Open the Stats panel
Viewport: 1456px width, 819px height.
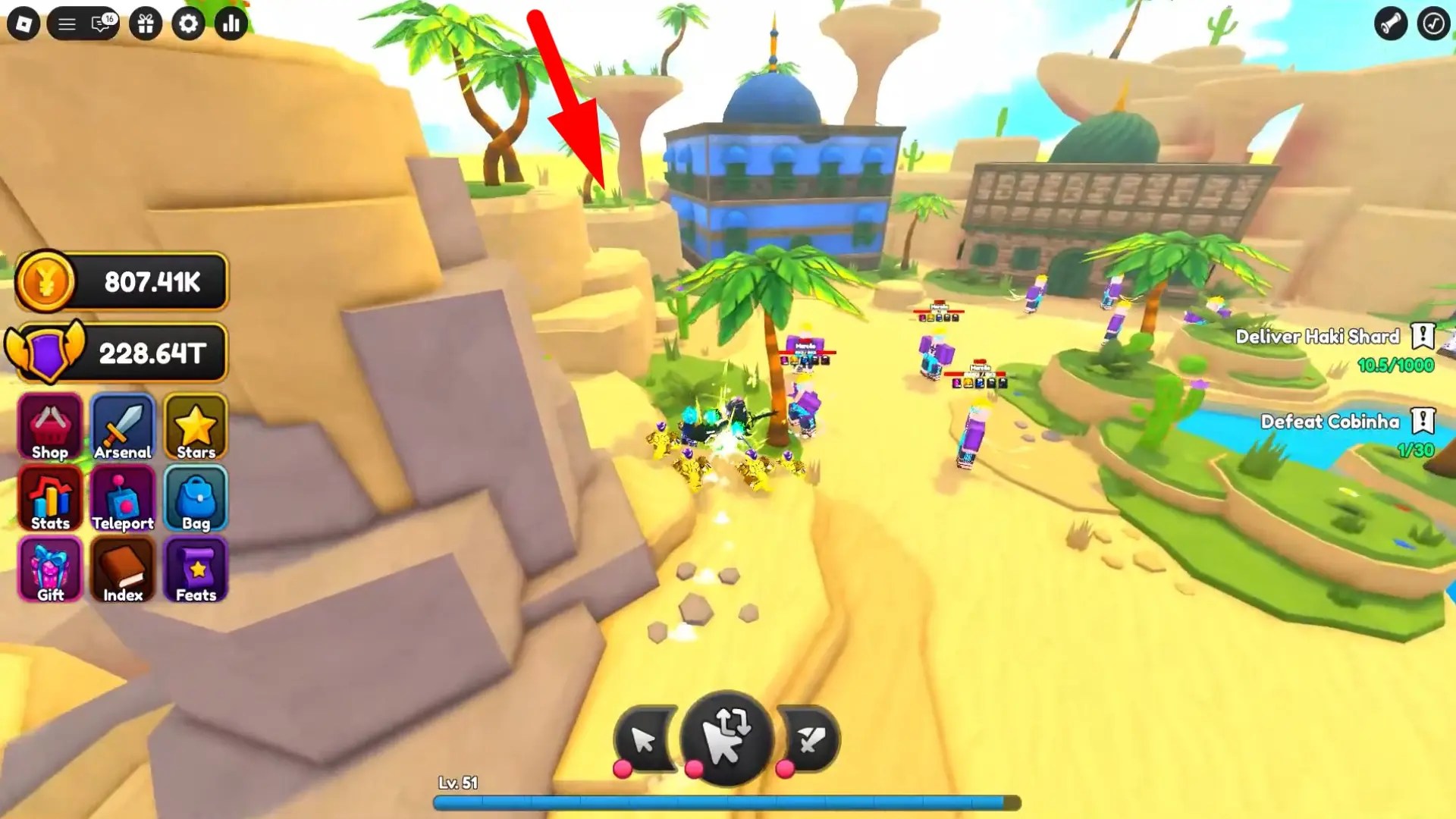pos(49,498)
